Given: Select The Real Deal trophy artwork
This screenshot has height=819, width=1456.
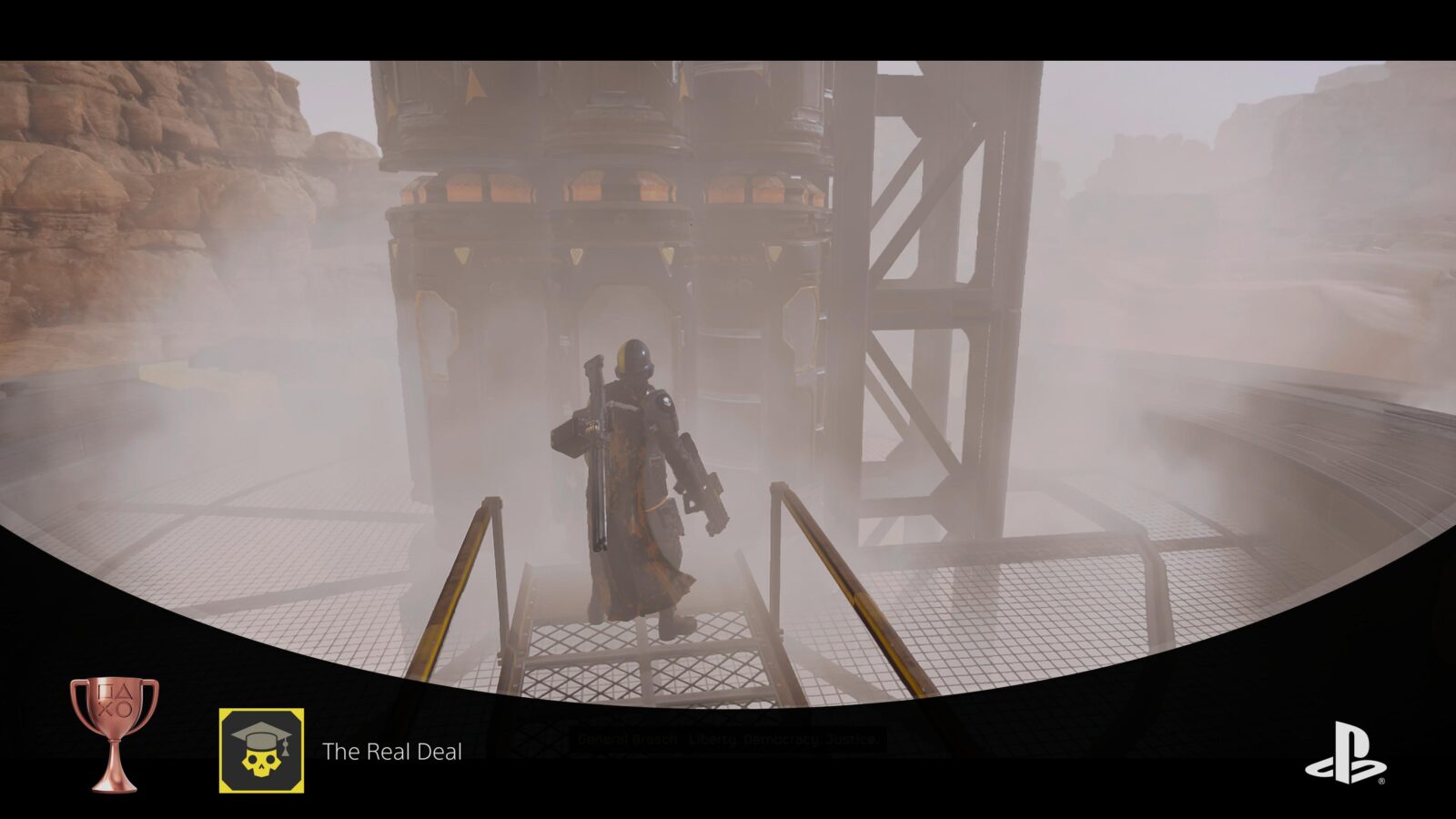Looking at the screenshot, I should tap(260, 750).
